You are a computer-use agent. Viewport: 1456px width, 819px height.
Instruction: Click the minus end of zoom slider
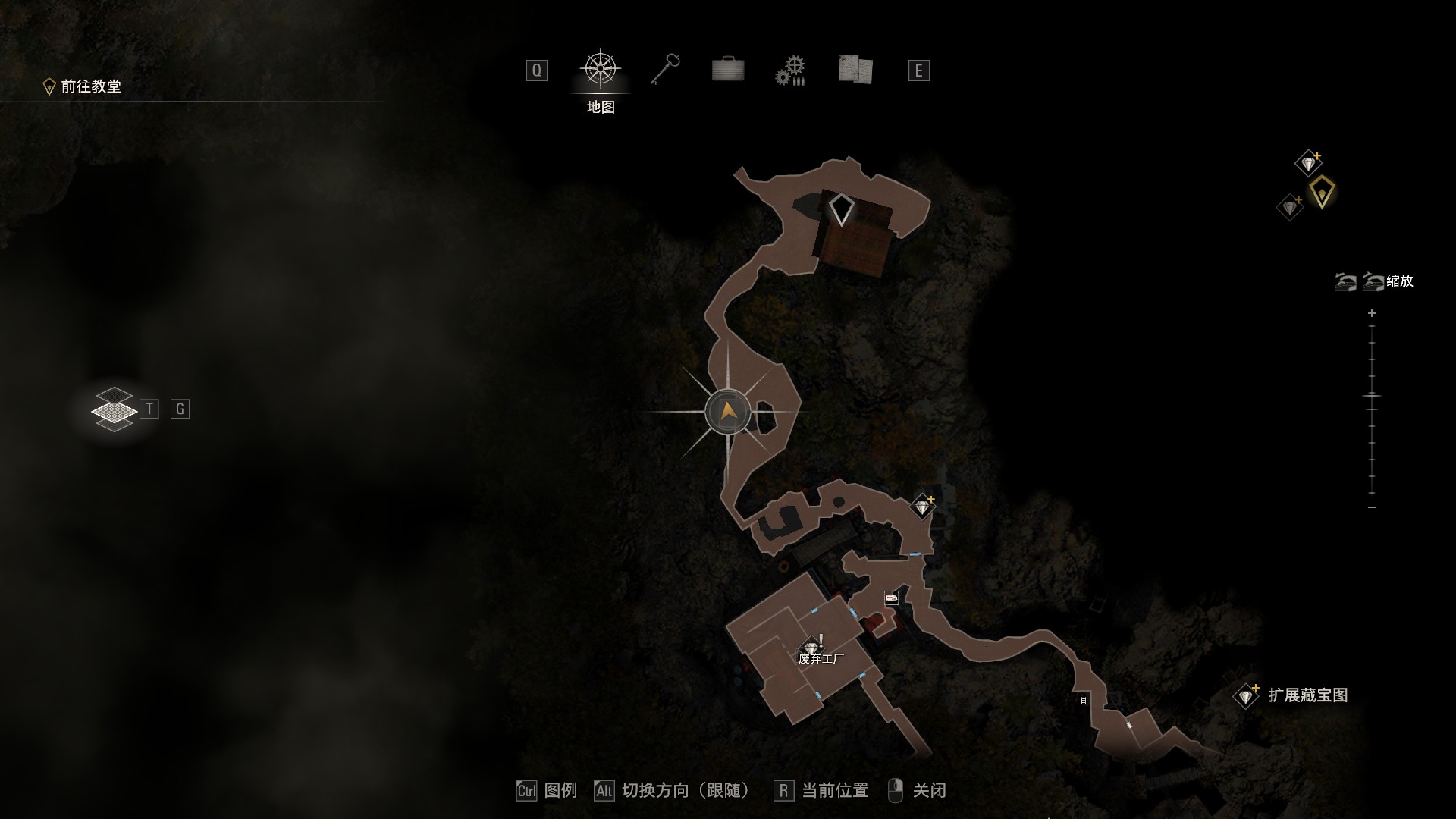click(x=1372, y=507)
